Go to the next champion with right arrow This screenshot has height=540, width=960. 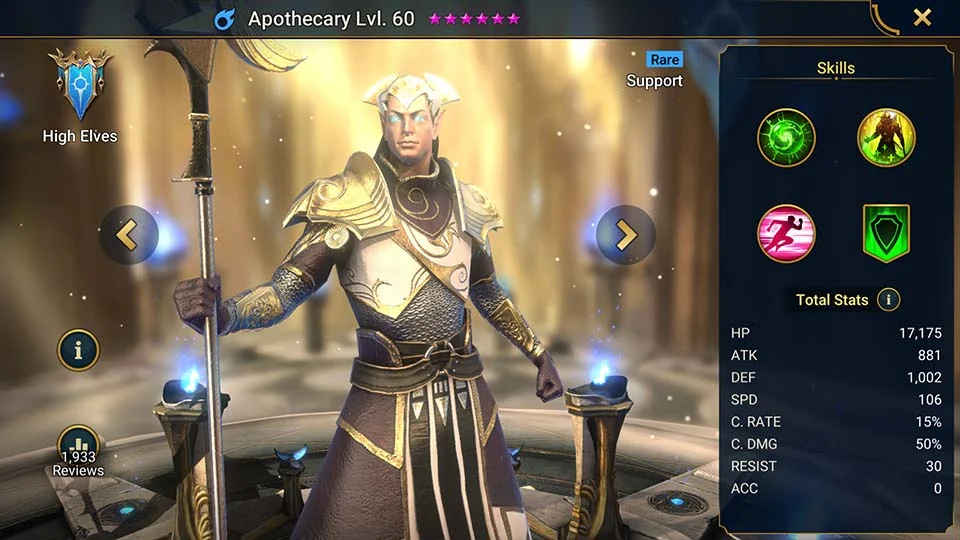625,234
